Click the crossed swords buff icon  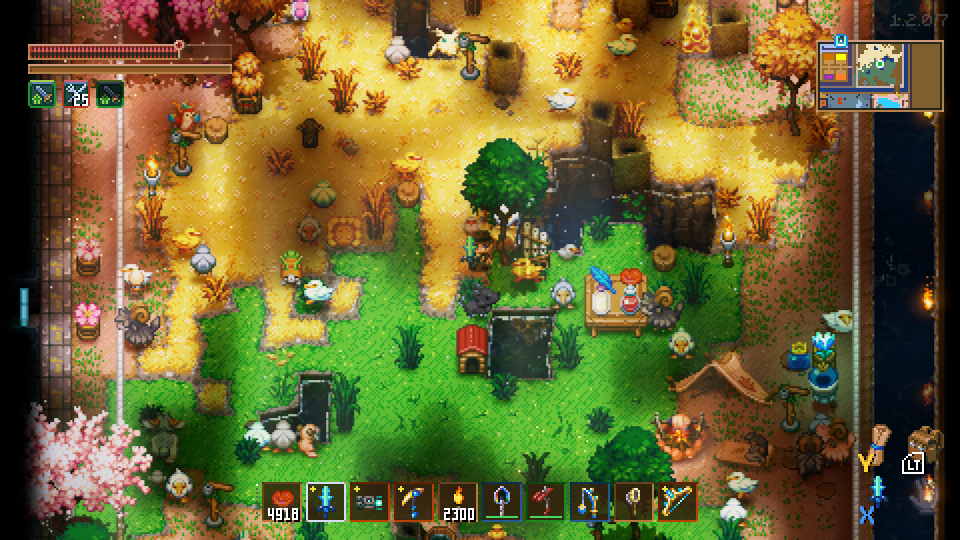[76, 94]
